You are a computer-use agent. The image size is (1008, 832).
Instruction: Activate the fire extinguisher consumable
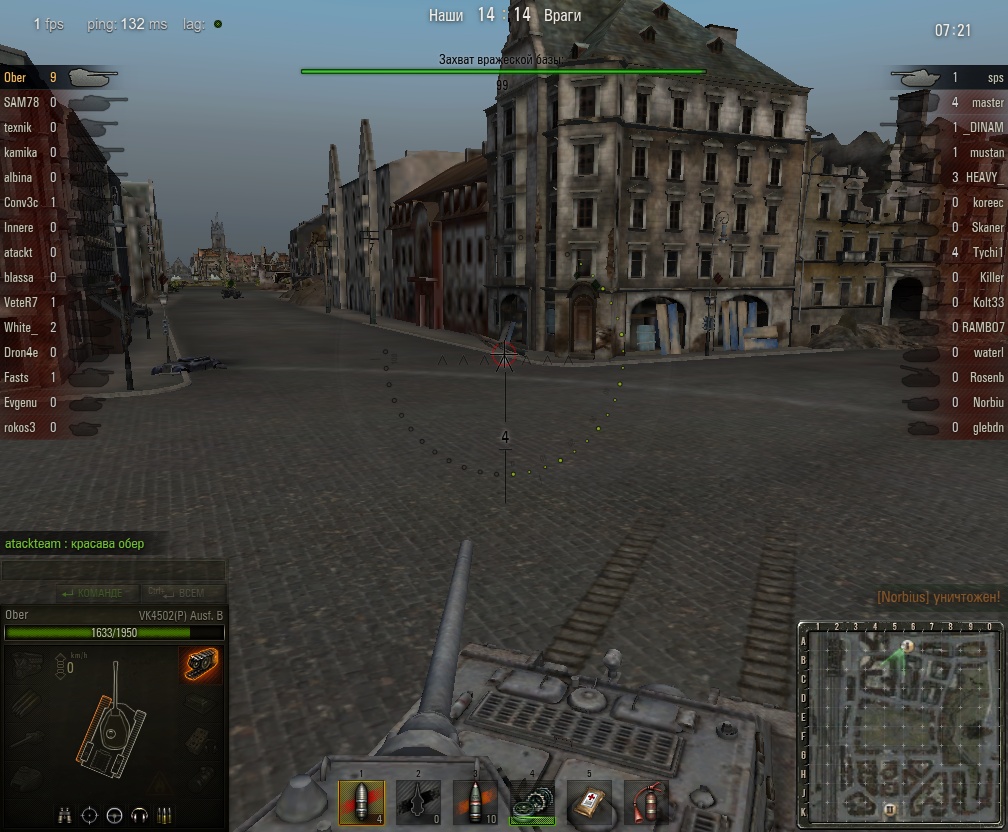coord(646,802)
